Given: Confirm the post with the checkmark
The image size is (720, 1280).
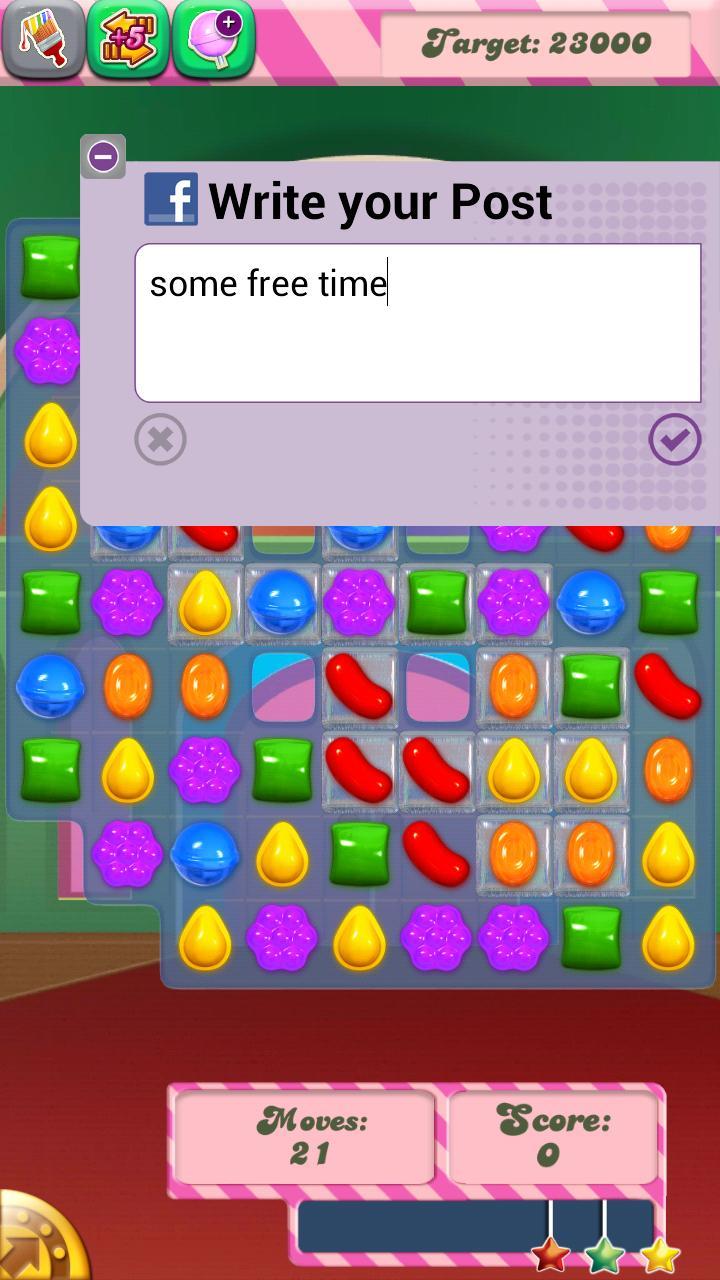Looking at the screenshot, I should (x=675, y=439).
